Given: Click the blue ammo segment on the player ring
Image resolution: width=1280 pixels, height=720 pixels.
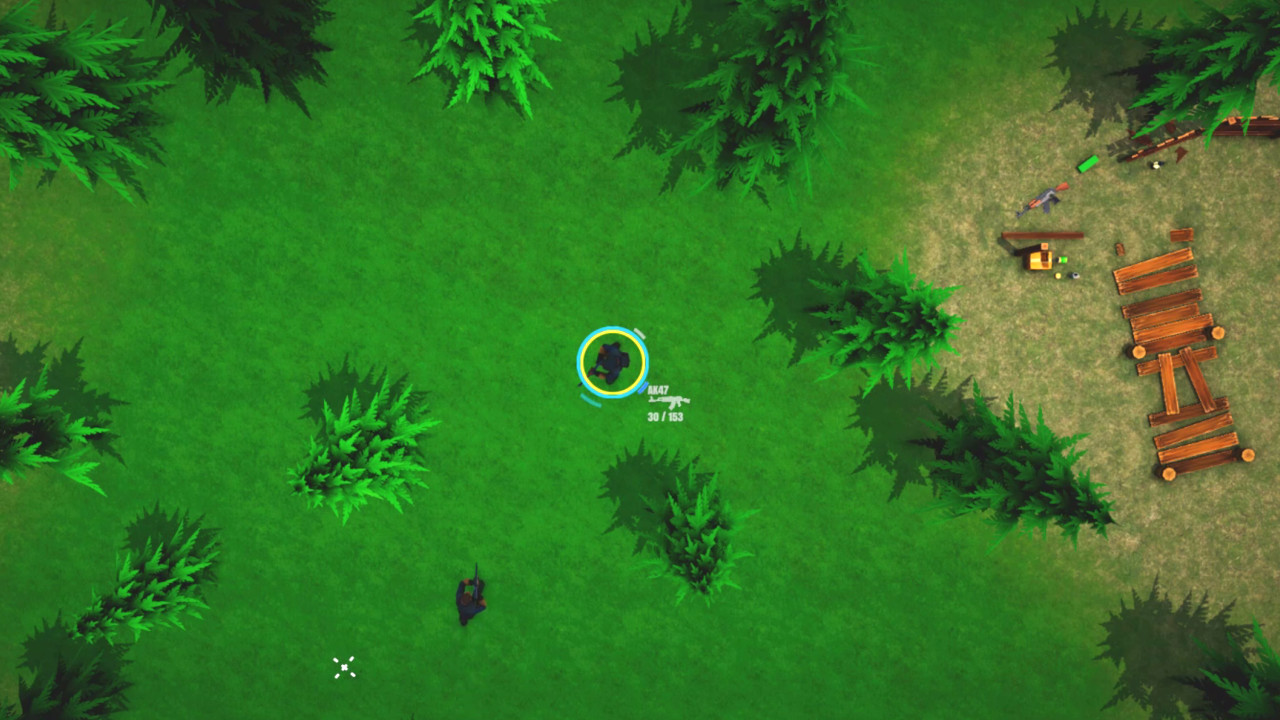Looking at the screenshot, I should (x=643, y=388).
